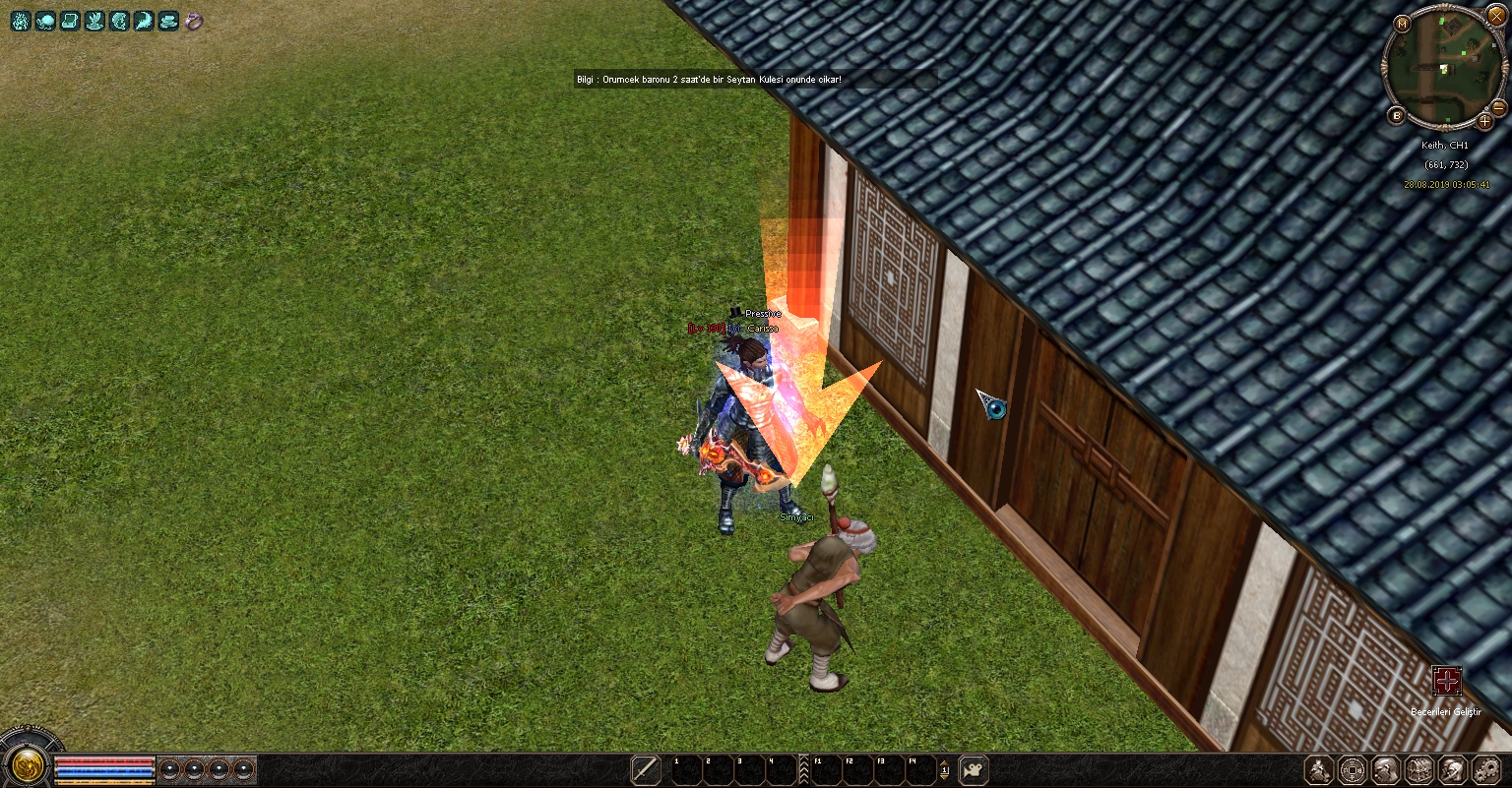This screenshot has height=788, width=1512.
Task: Click the purple ring buff icon
Action: (194, 21)
